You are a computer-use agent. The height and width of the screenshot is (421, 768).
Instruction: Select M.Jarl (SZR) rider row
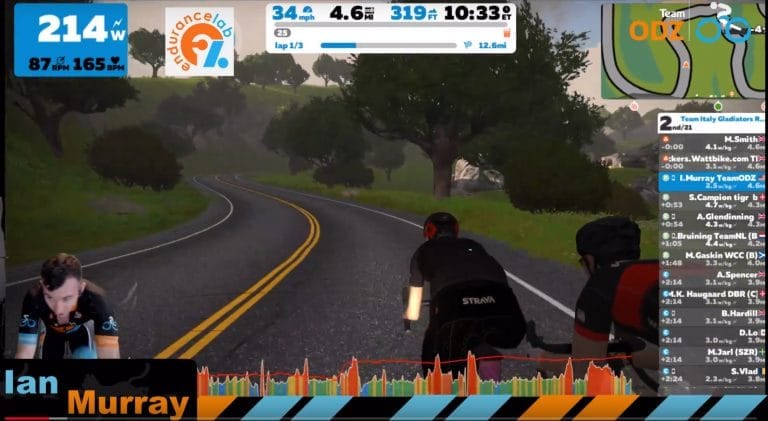[712, 355]
